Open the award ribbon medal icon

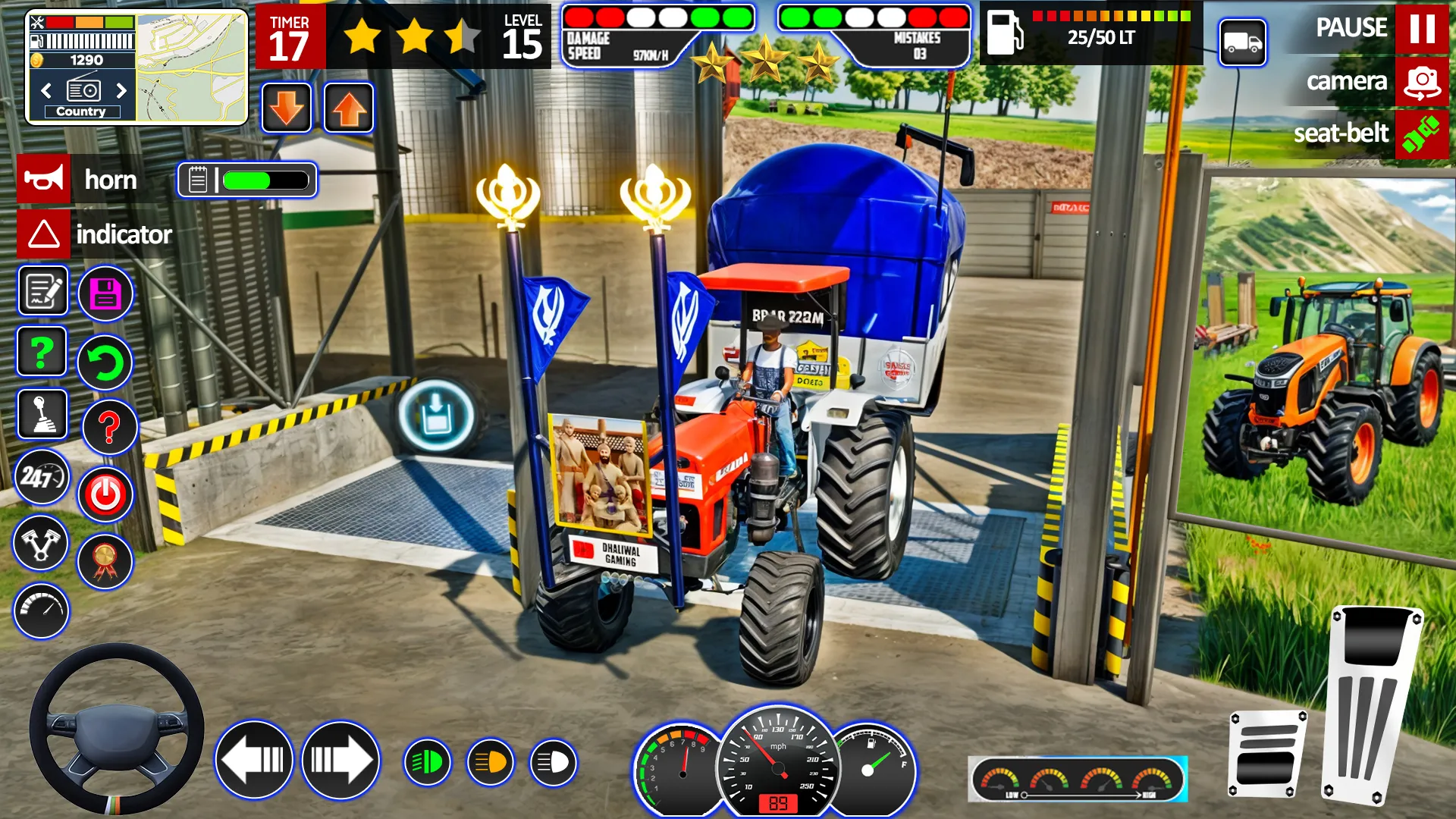tap(105, 562)
